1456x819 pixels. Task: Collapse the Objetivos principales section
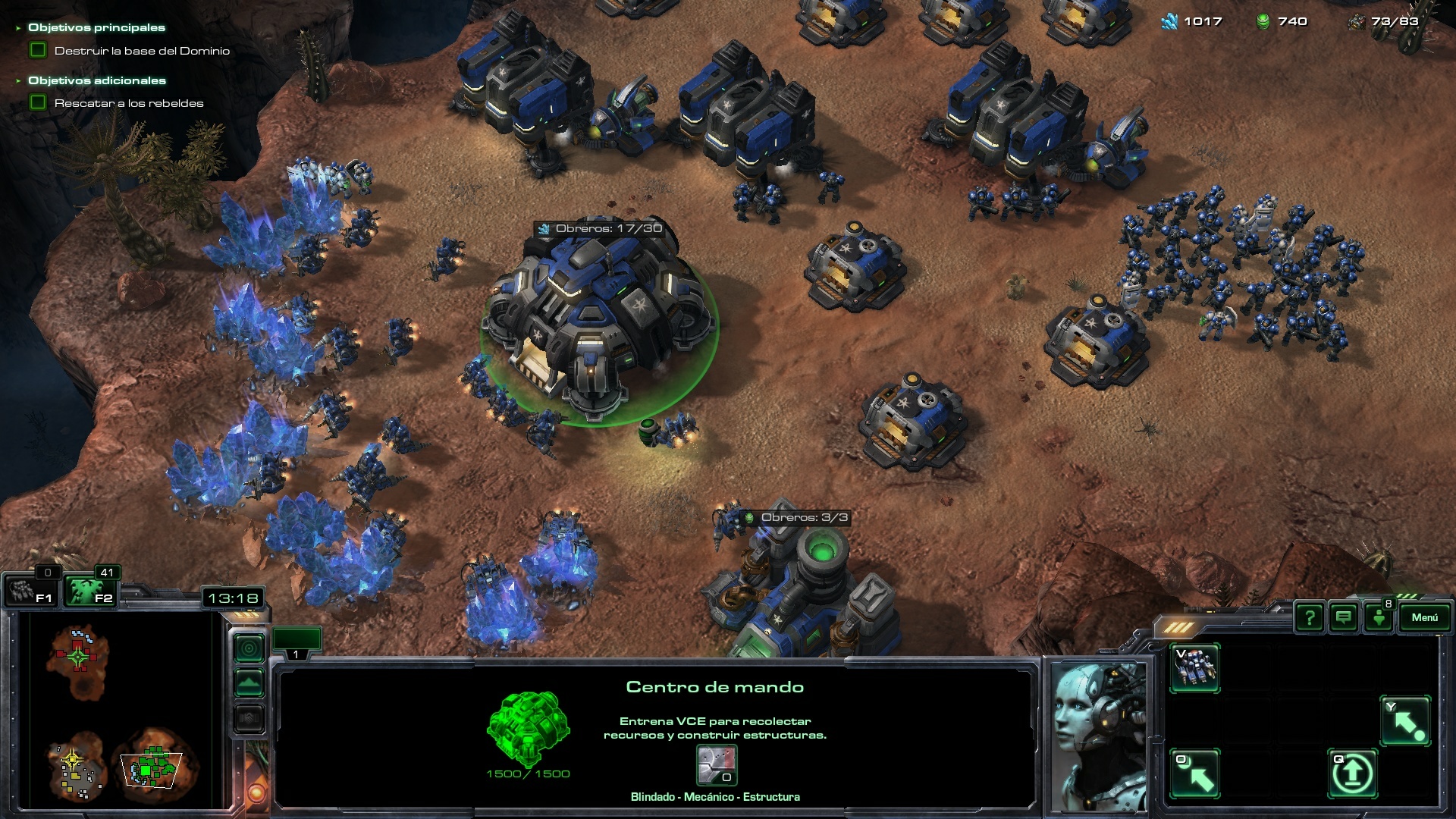pos(18,28)
